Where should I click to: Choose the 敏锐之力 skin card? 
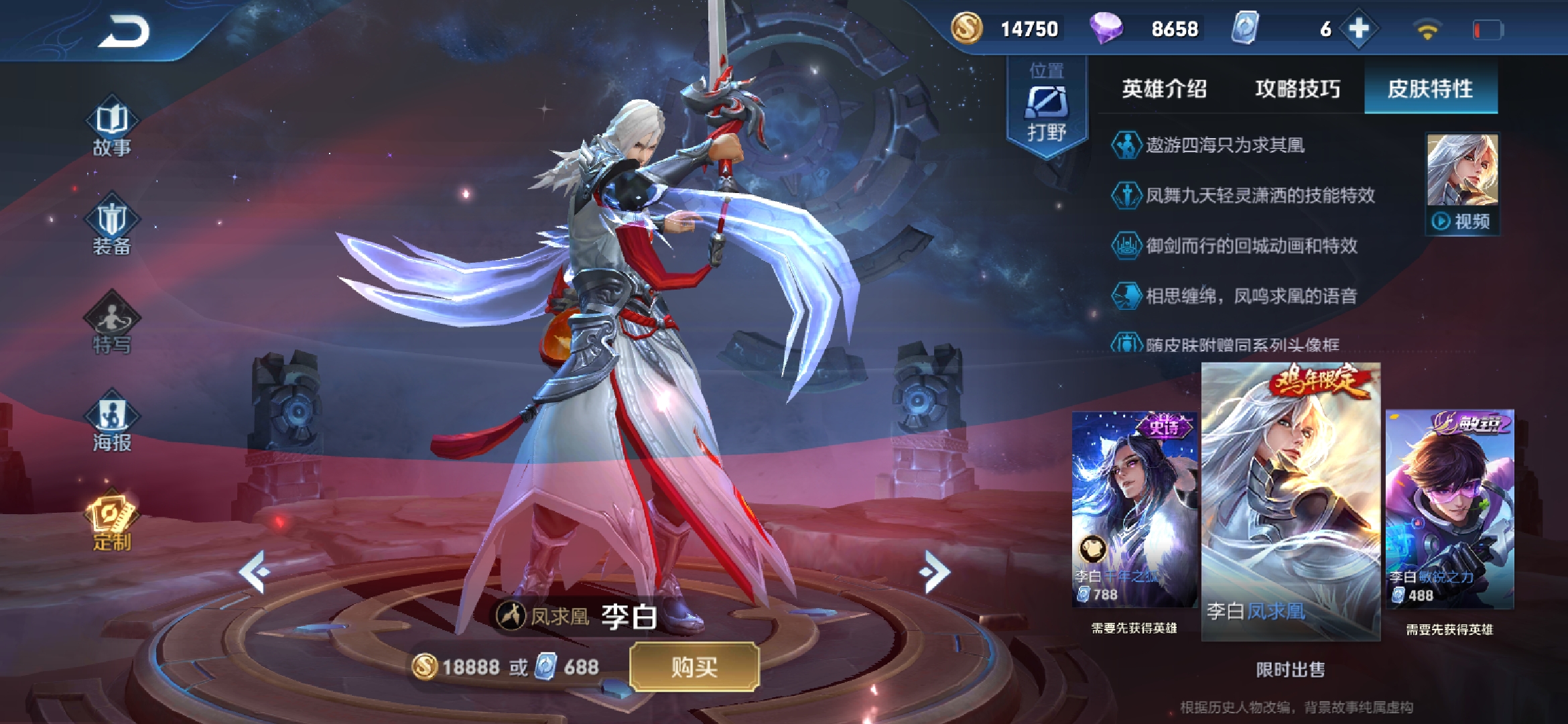pos(1449,509)
